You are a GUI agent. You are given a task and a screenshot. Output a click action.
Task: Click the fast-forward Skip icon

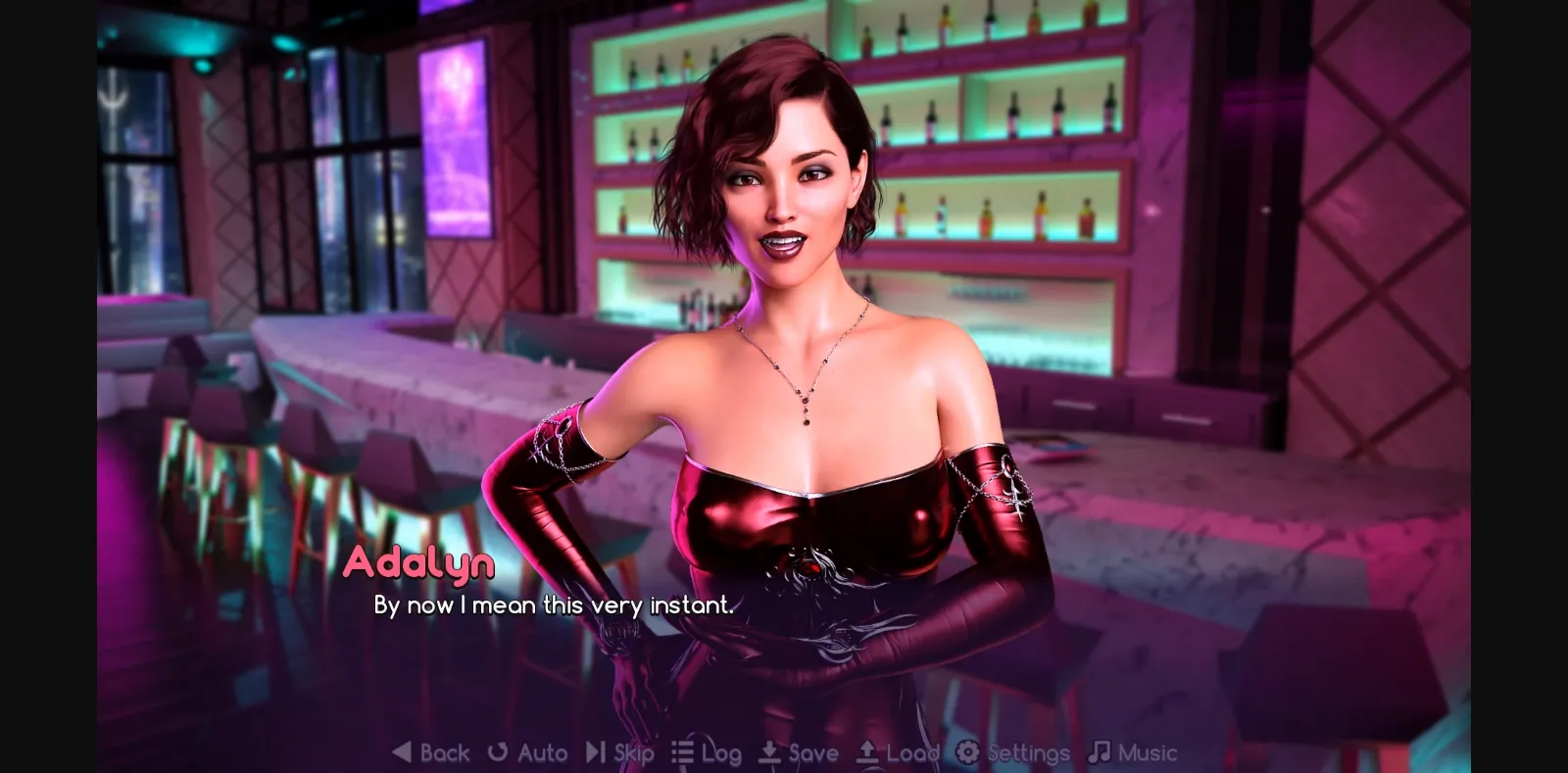coord(594,752)
